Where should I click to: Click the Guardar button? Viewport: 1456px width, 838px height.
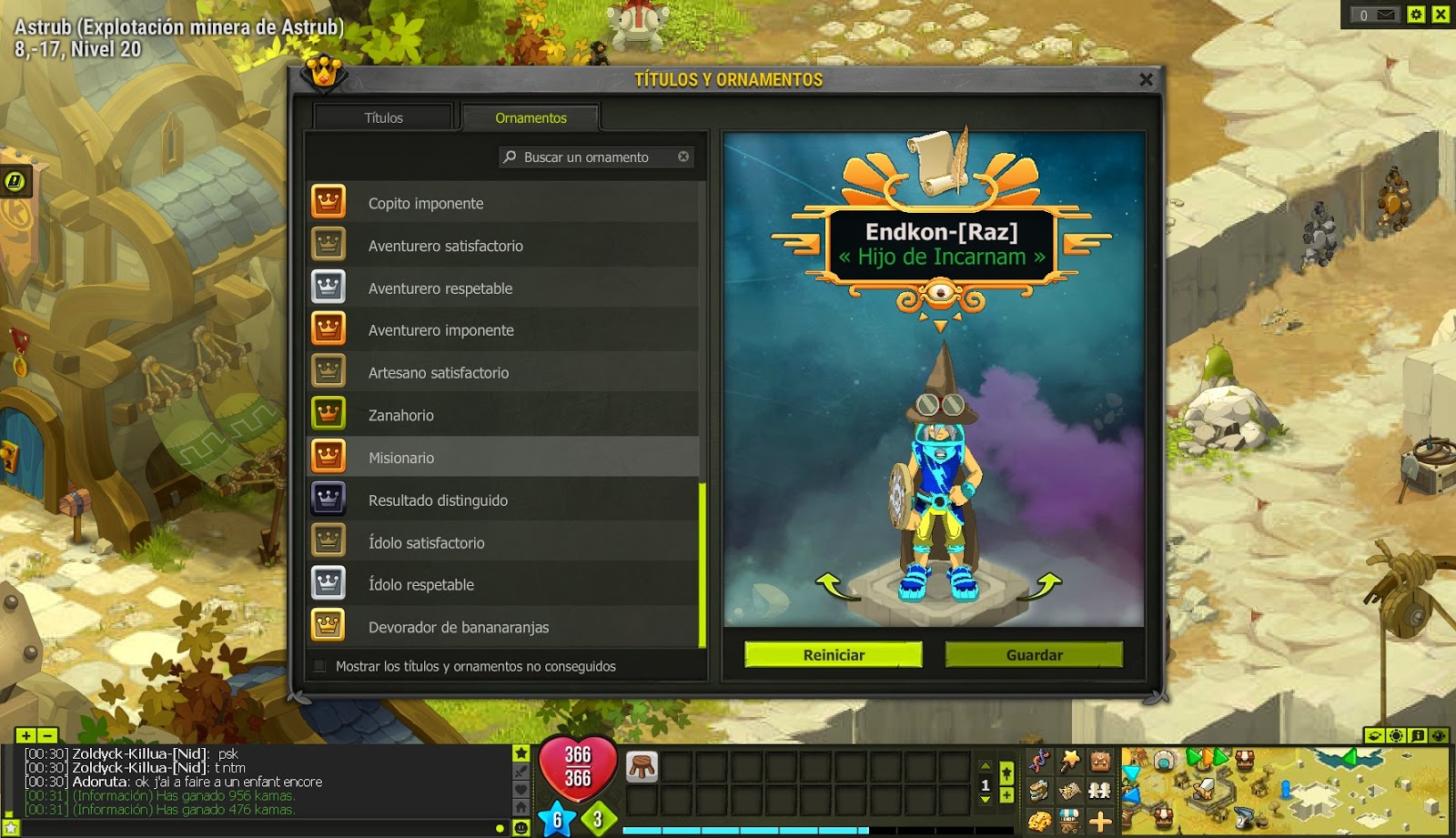[x=1035, y=654]
